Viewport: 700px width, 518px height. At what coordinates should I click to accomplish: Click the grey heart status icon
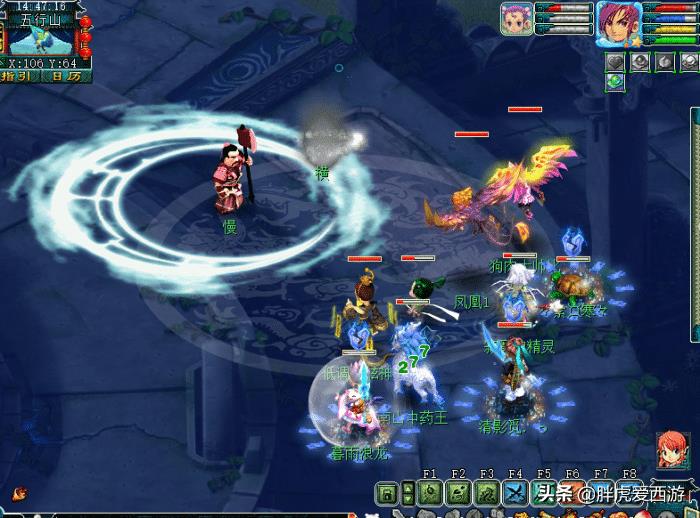[x=616, y=62]
